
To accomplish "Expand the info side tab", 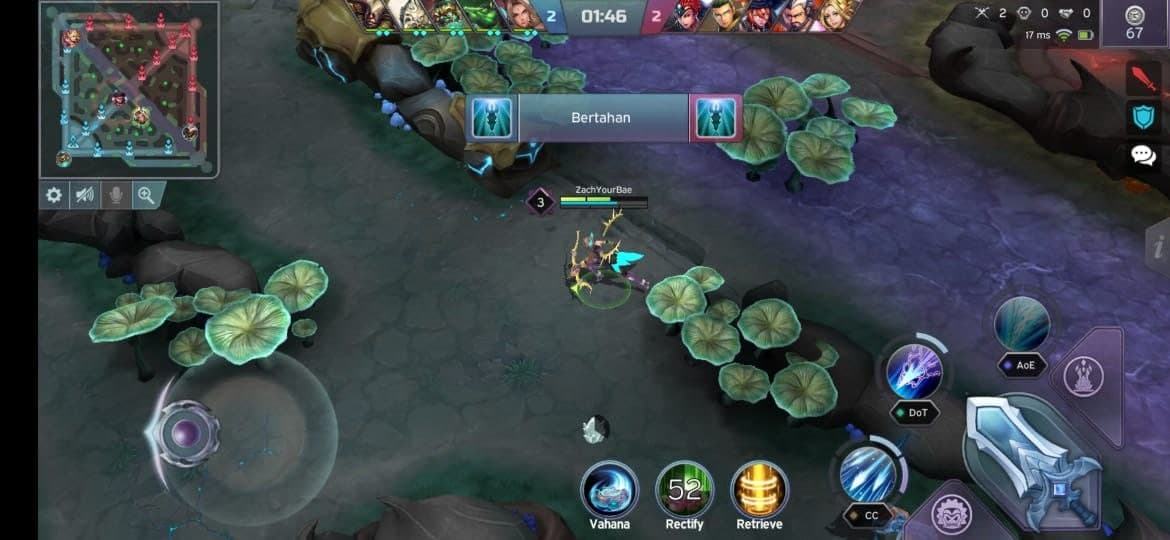I will click(1158, 246).
